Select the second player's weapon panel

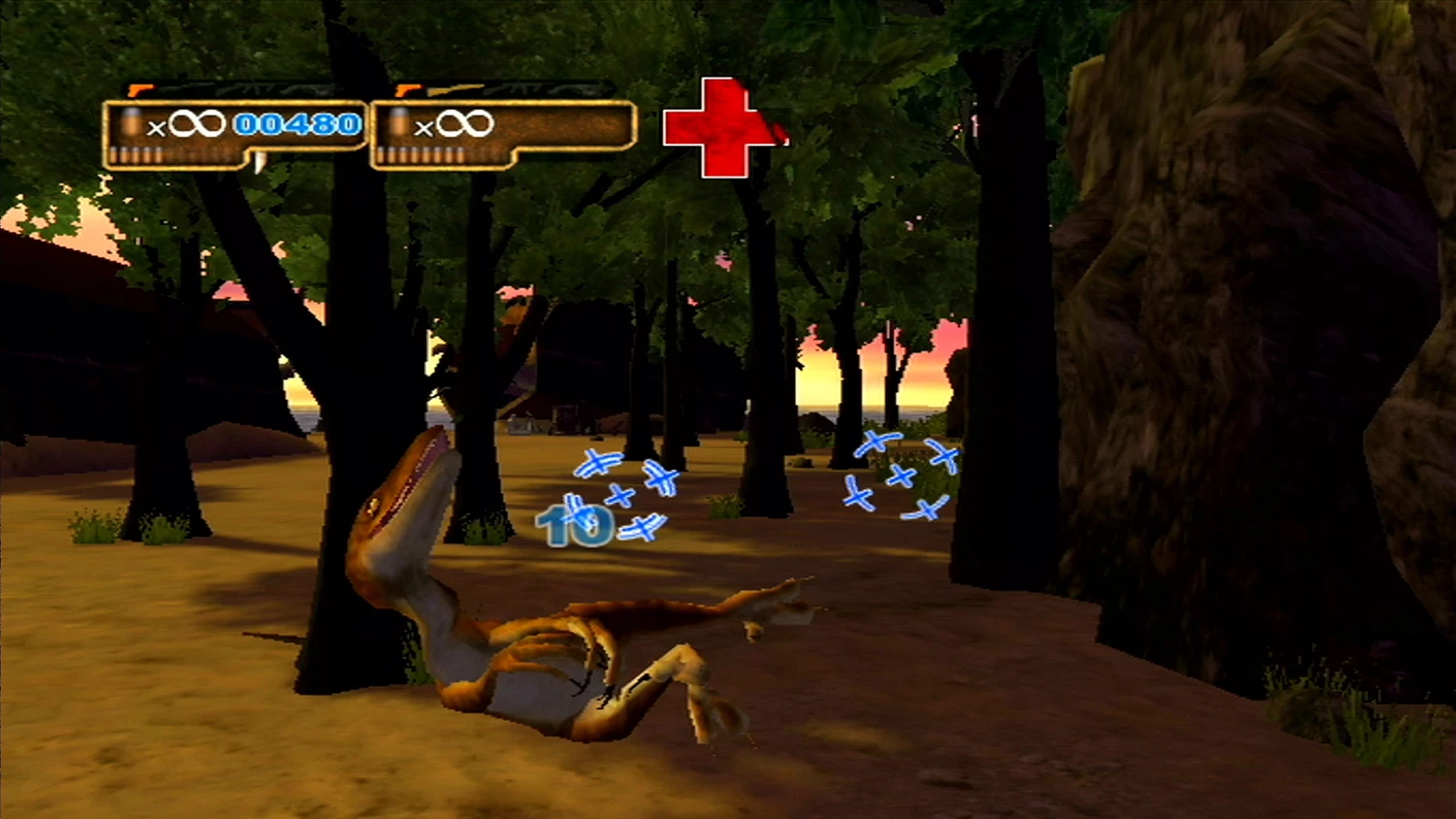pos(503,133)
